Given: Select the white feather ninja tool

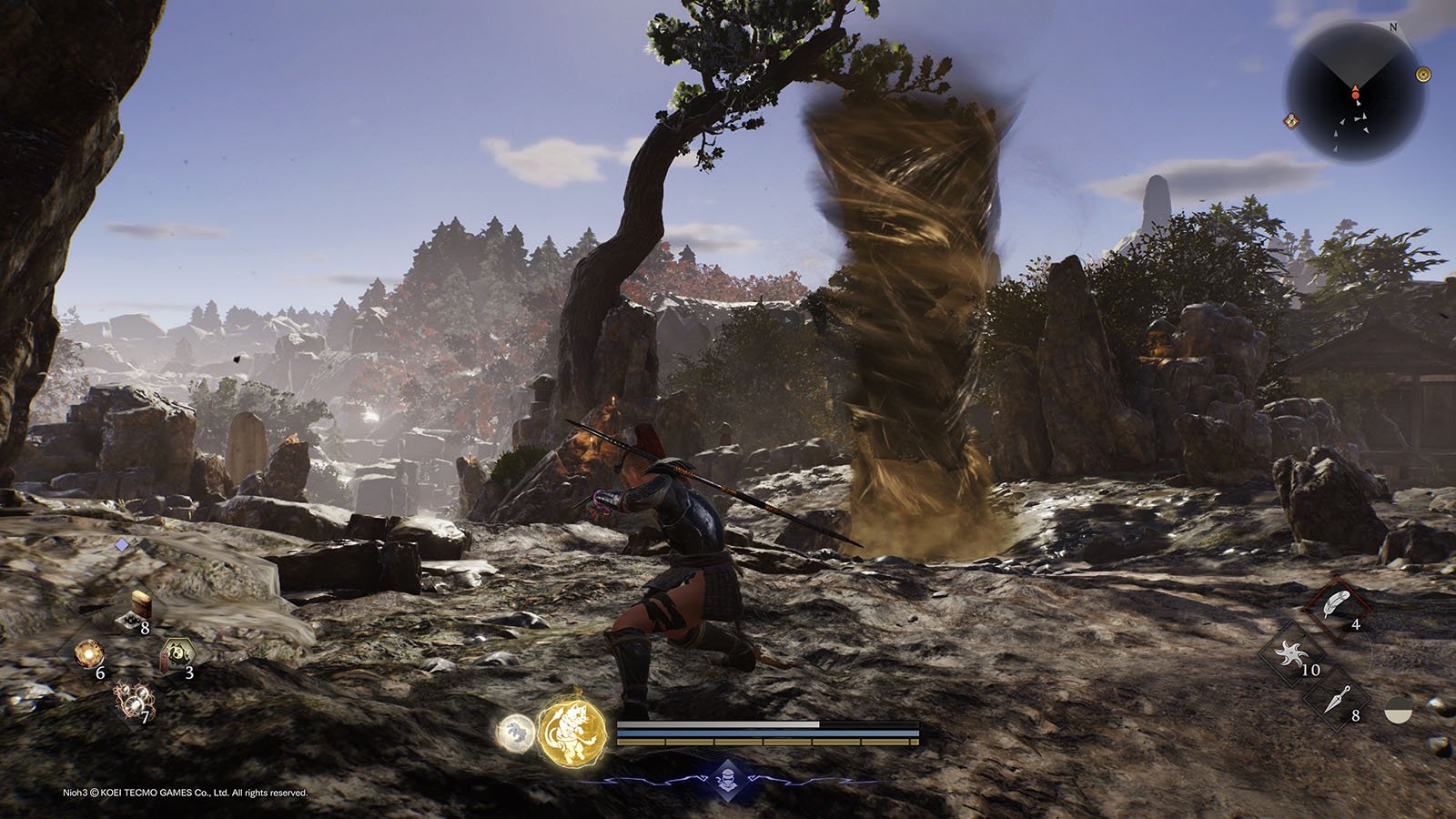Looking at the screenshot, I should point(1334,606).
